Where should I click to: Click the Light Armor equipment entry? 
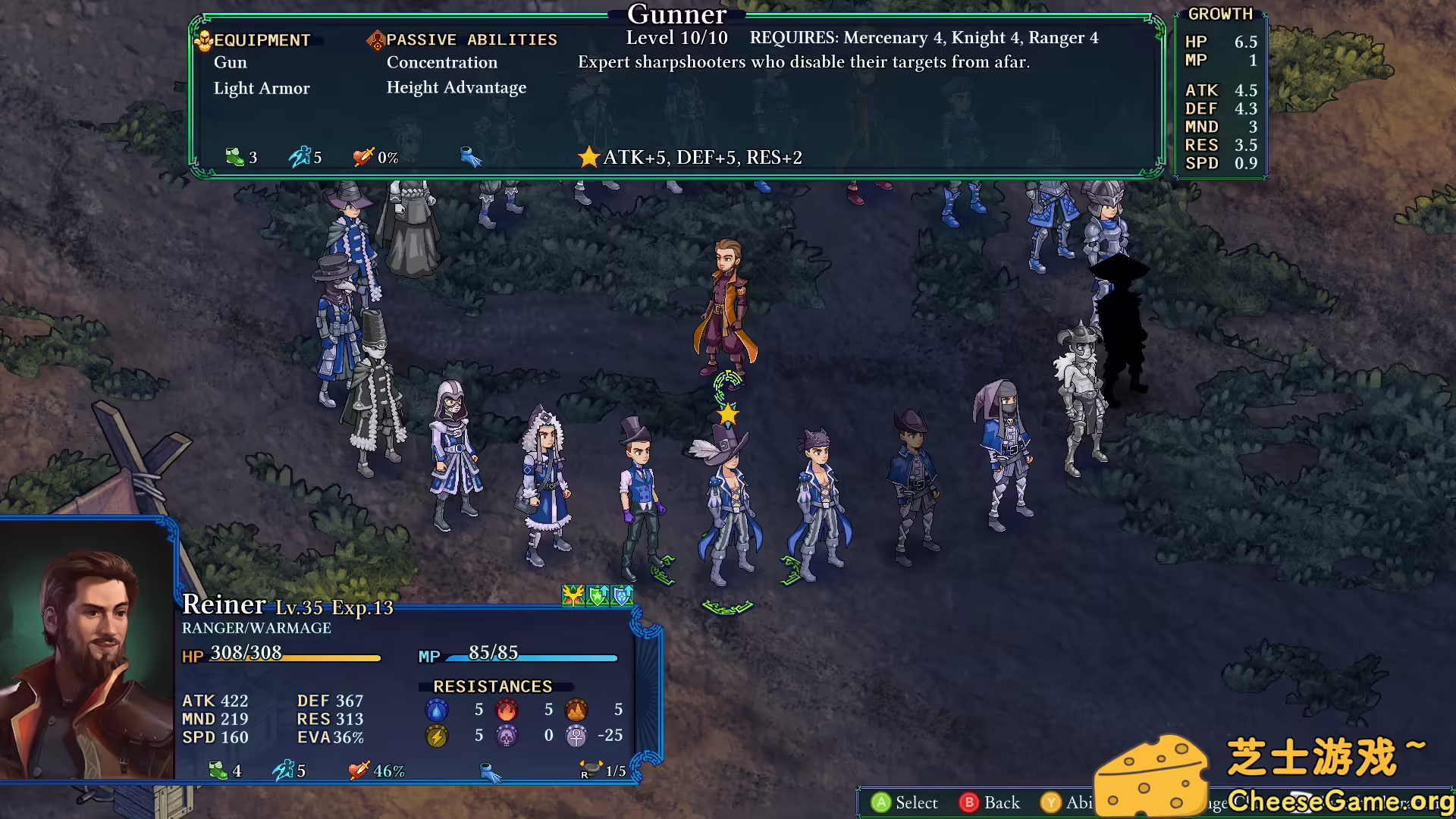[x=262, y=88]
